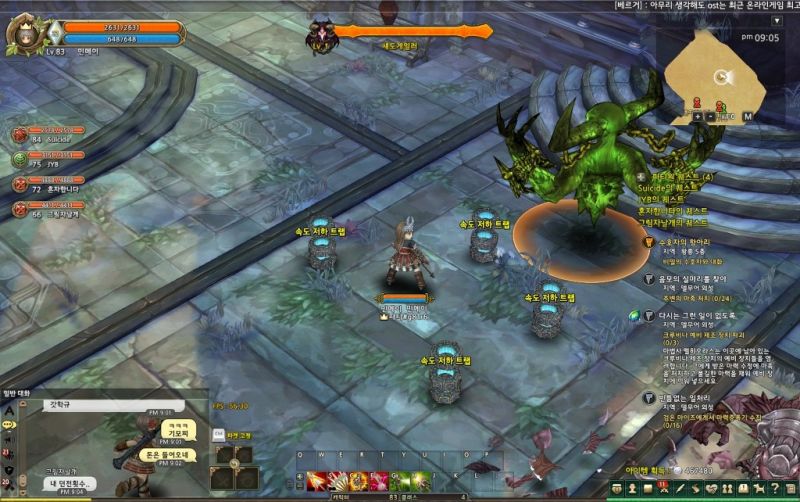Image resolution: width=800 pixels, height=502 pixels.
Task: Select party member Suicide's portrait
Action: [x=20, y=134]
